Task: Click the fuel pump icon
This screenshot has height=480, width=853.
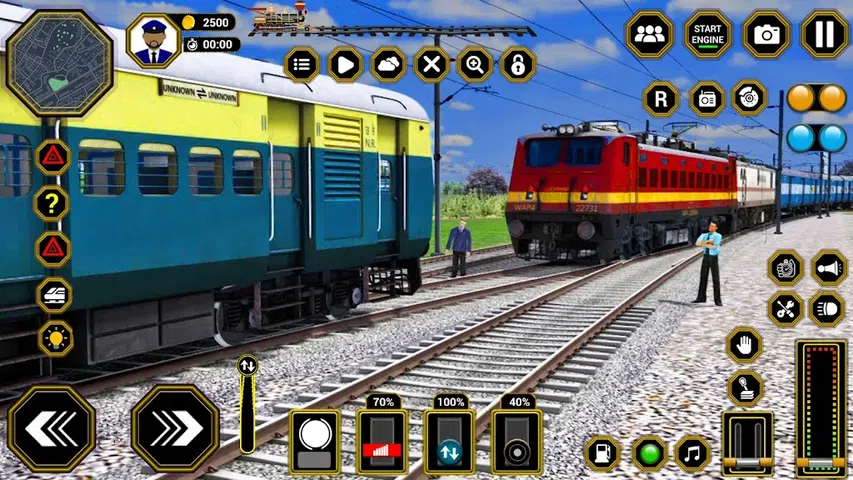Action: (x=603, y=453)
